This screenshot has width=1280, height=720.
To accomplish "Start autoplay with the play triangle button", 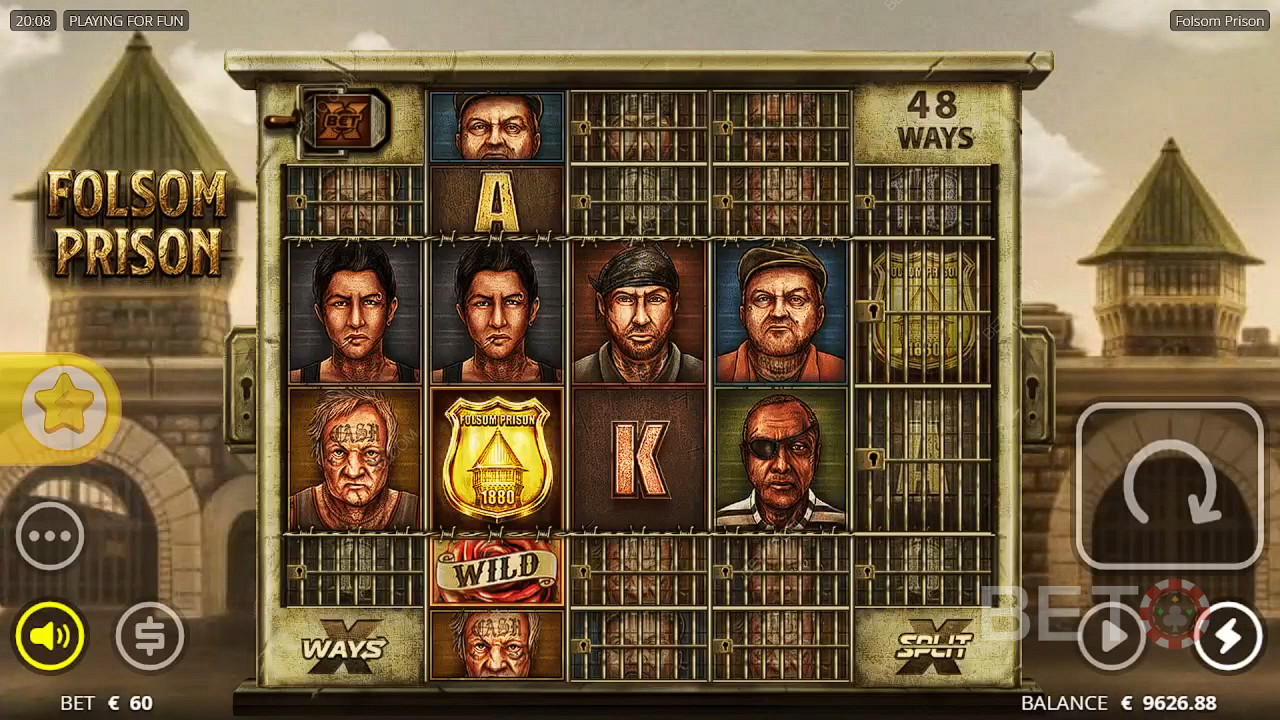I will (1112, 635).
